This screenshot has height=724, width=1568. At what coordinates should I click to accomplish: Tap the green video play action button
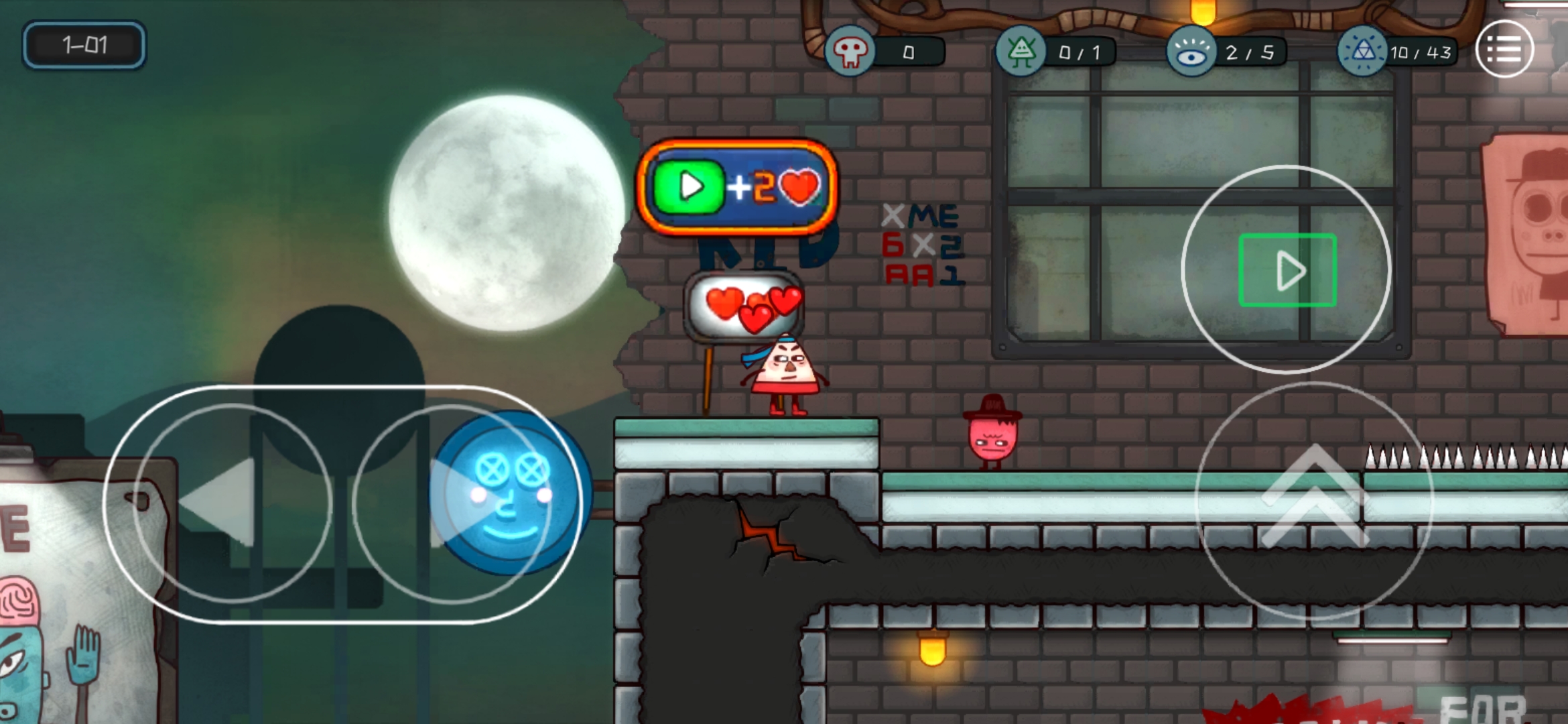[1287, 269]
